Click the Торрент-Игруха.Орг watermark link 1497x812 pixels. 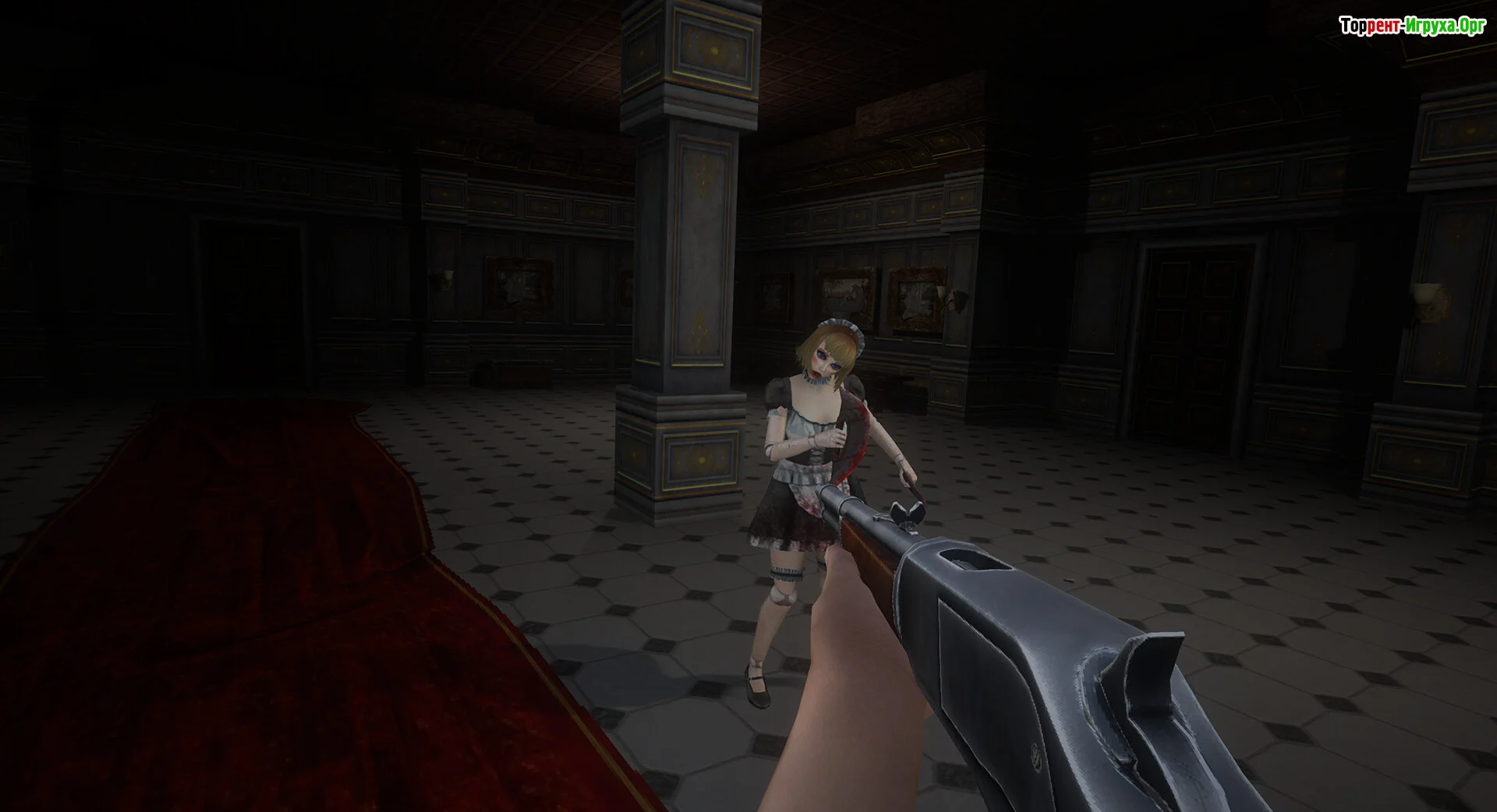(1412, 26)
